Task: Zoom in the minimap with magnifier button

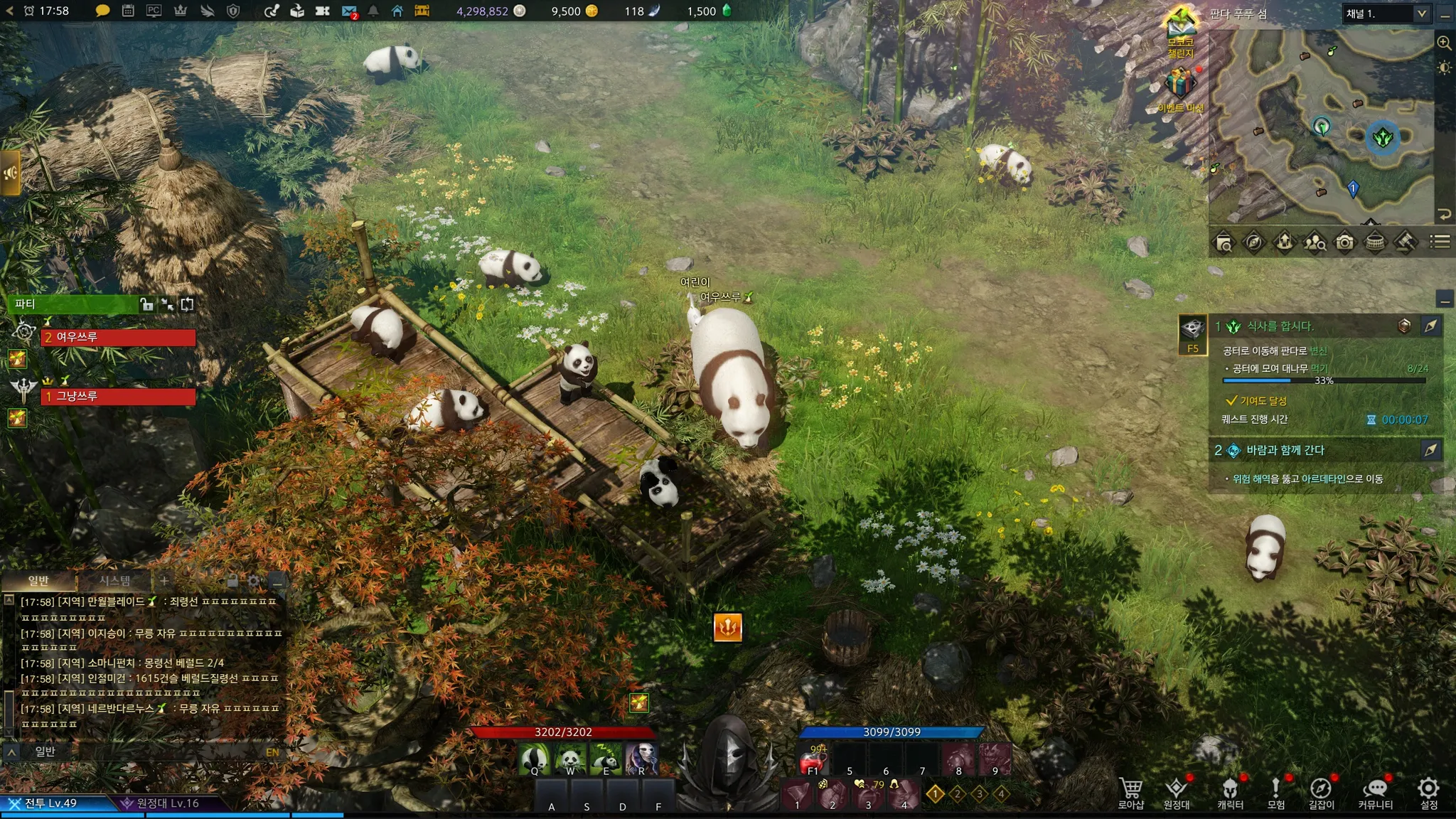Action: tap(1444, 43)
